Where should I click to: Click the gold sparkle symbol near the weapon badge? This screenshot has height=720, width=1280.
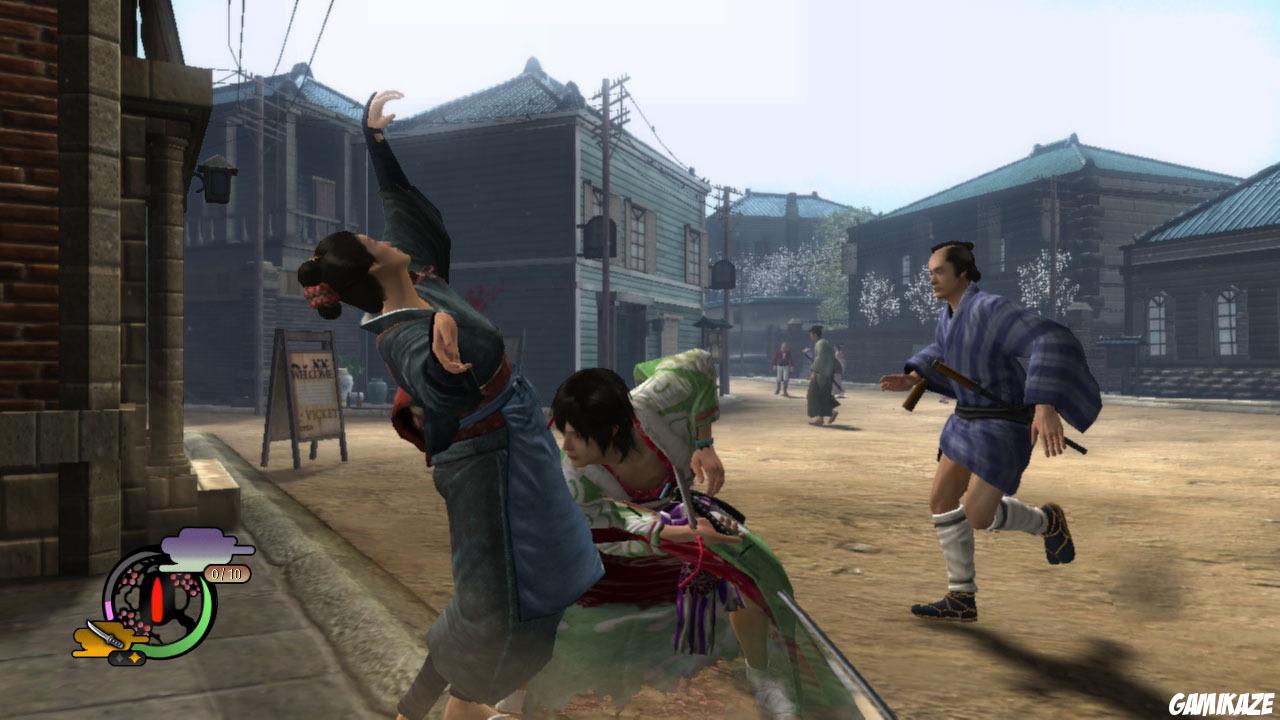[134, 657]
